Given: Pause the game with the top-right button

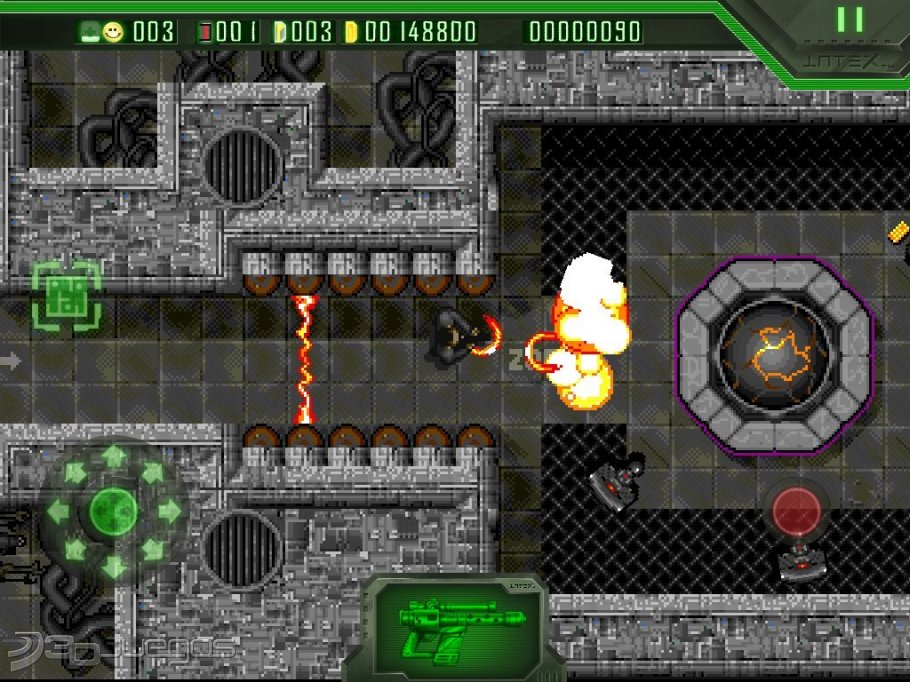Looking at the screenshot, I should (x=850, y=20).
